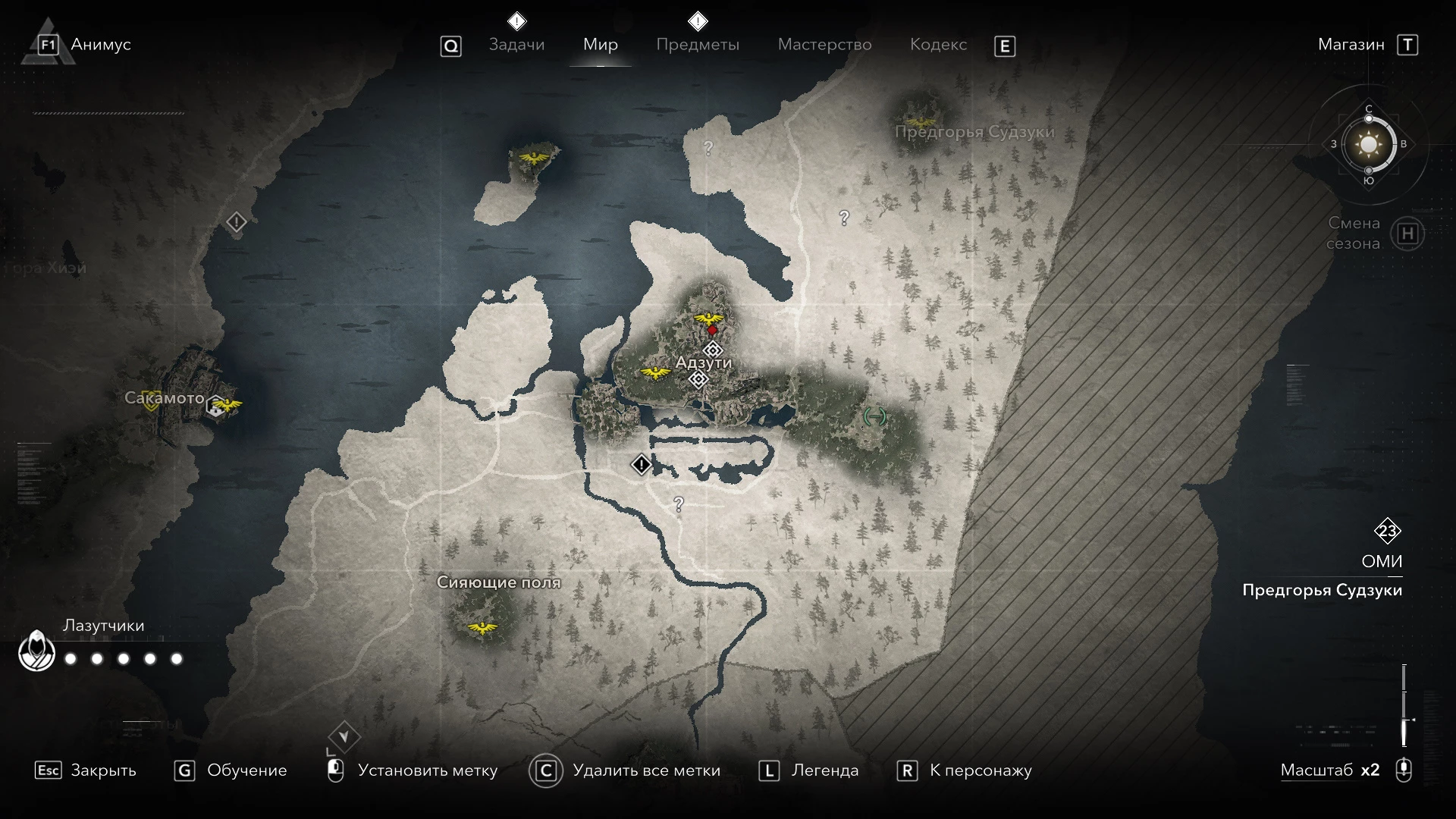Select the Предгорья Судзуки viewpoint marker

click(x=921, y=121)
